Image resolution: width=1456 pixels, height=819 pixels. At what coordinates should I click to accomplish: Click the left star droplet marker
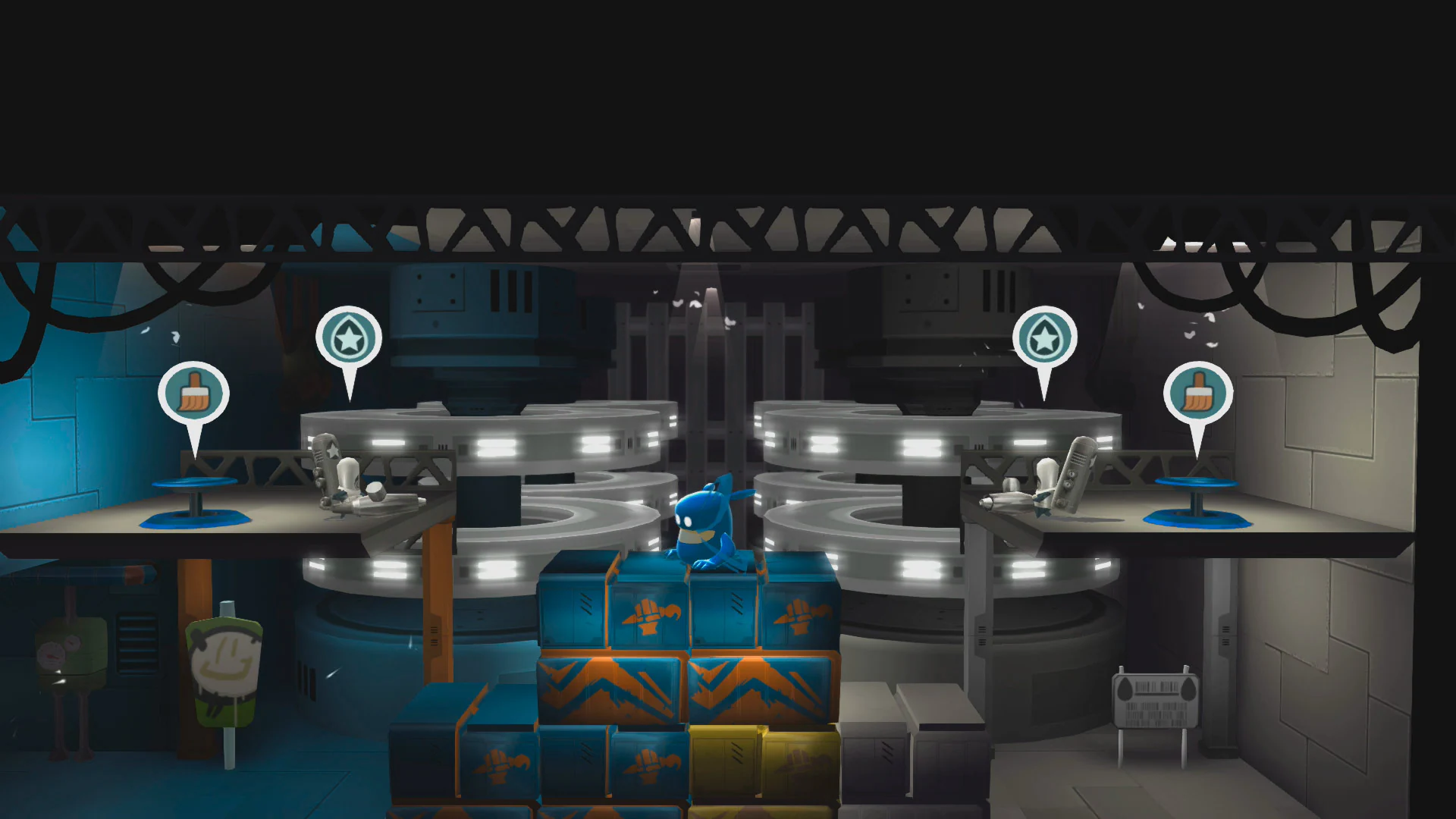(348, 339)
